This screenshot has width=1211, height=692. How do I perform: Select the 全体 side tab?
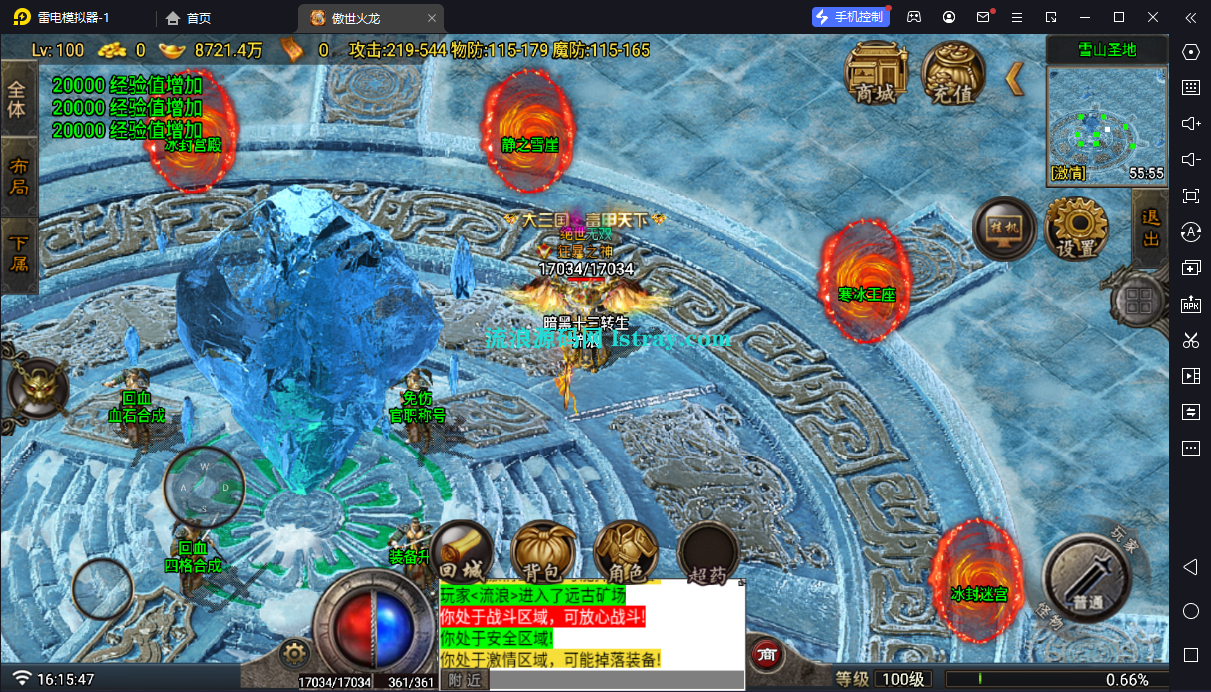pyautogui.click(x=18, y=98)
